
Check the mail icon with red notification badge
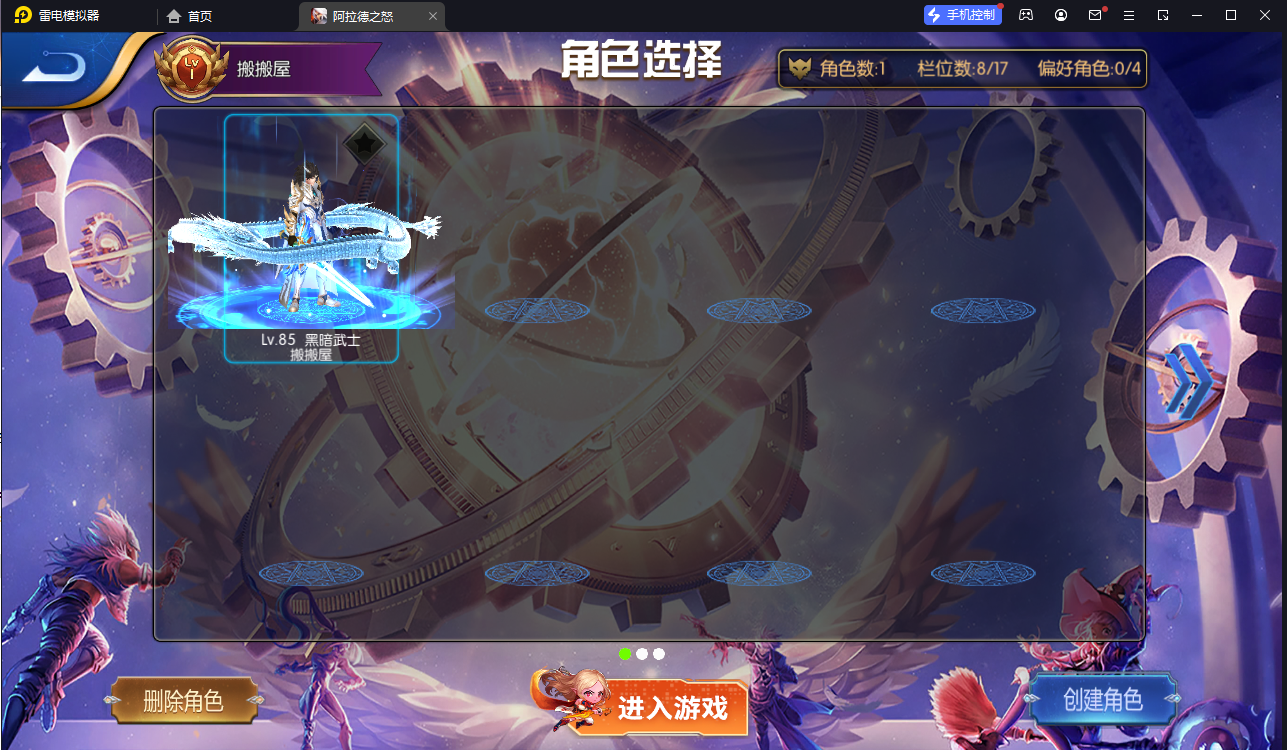tap(1095, 15)
